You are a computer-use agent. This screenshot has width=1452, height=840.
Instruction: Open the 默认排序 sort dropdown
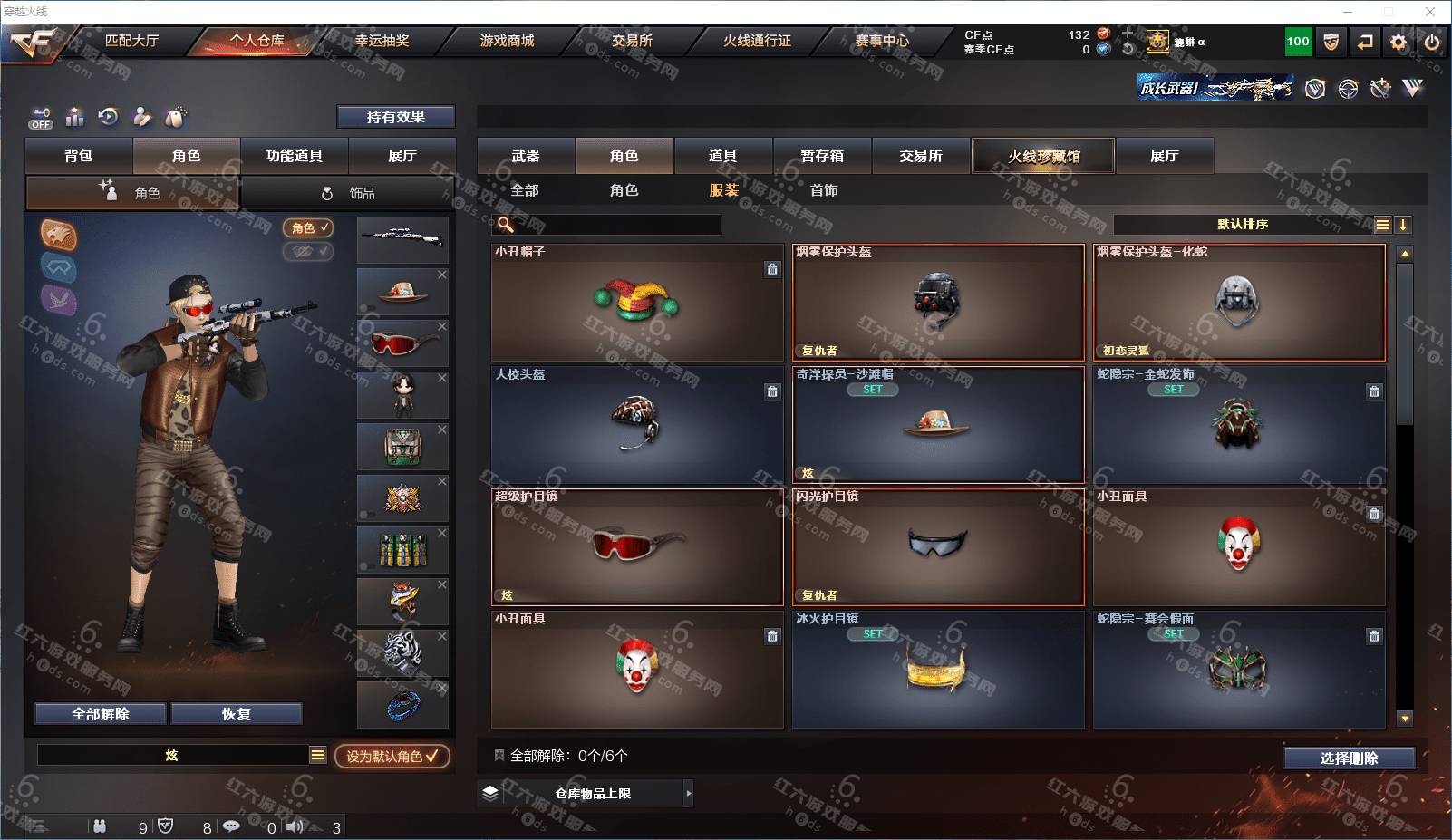[1243, 225]
